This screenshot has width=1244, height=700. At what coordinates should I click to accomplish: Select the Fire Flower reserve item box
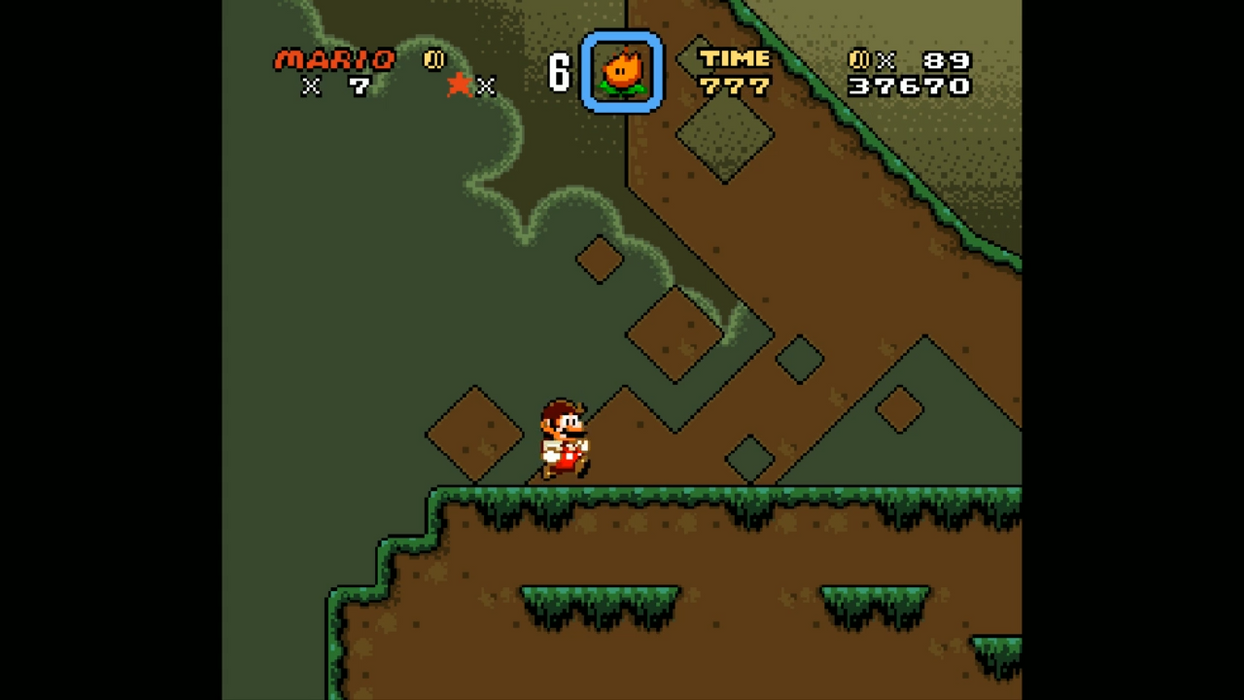tap(622, 72)
